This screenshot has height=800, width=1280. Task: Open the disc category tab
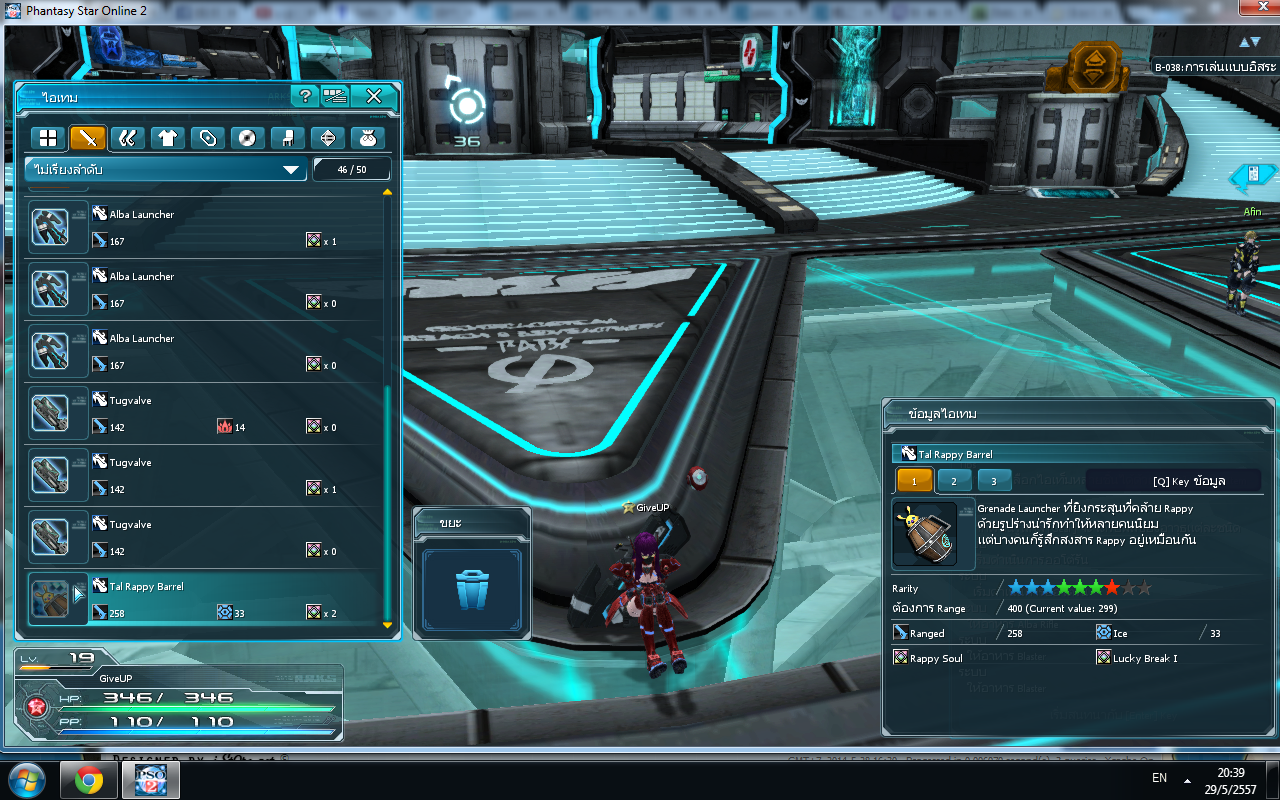coord(247,138)
